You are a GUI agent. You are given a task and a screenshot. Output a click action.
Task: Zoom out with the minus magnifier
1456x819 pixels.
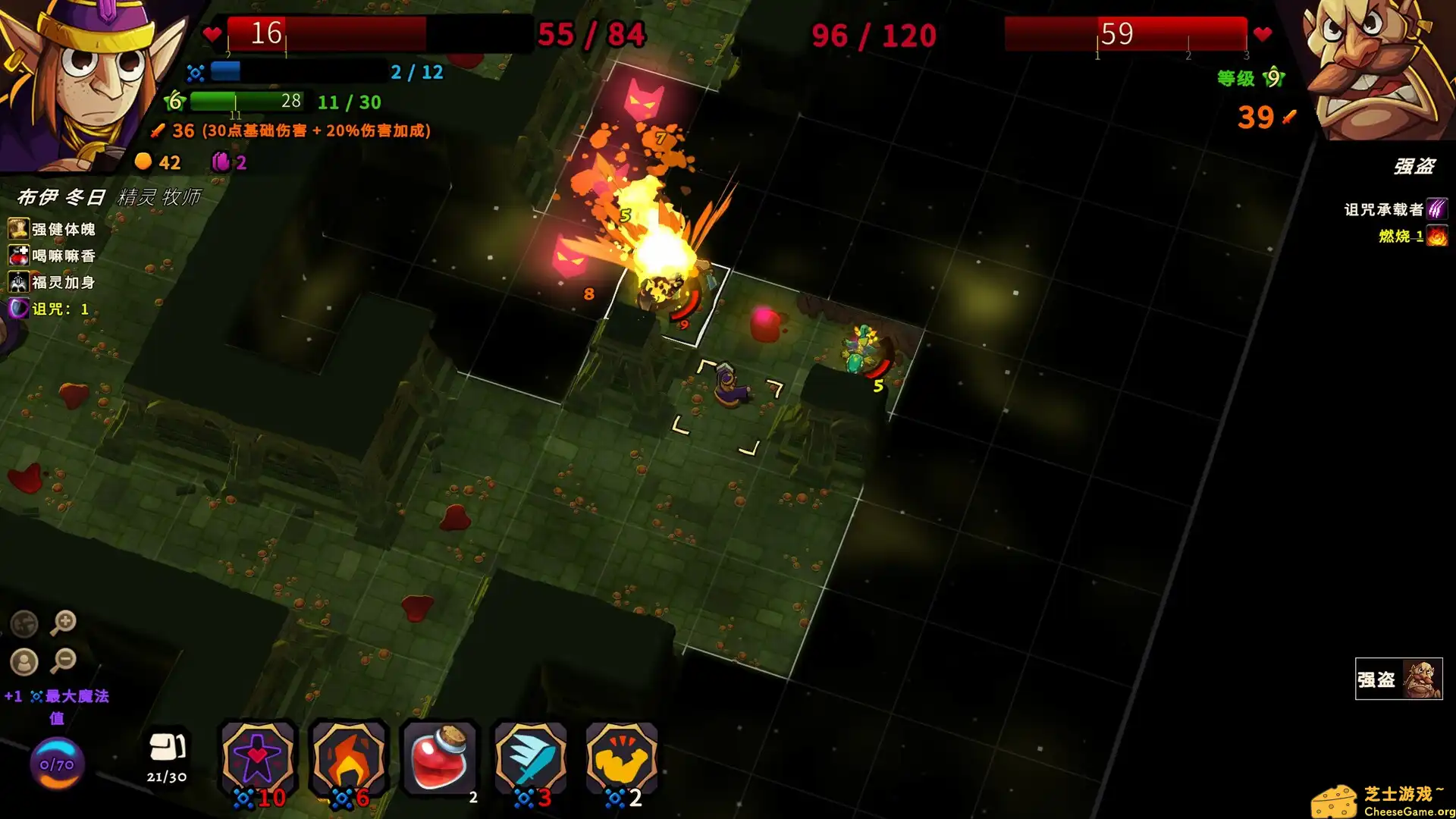[64, 661]
